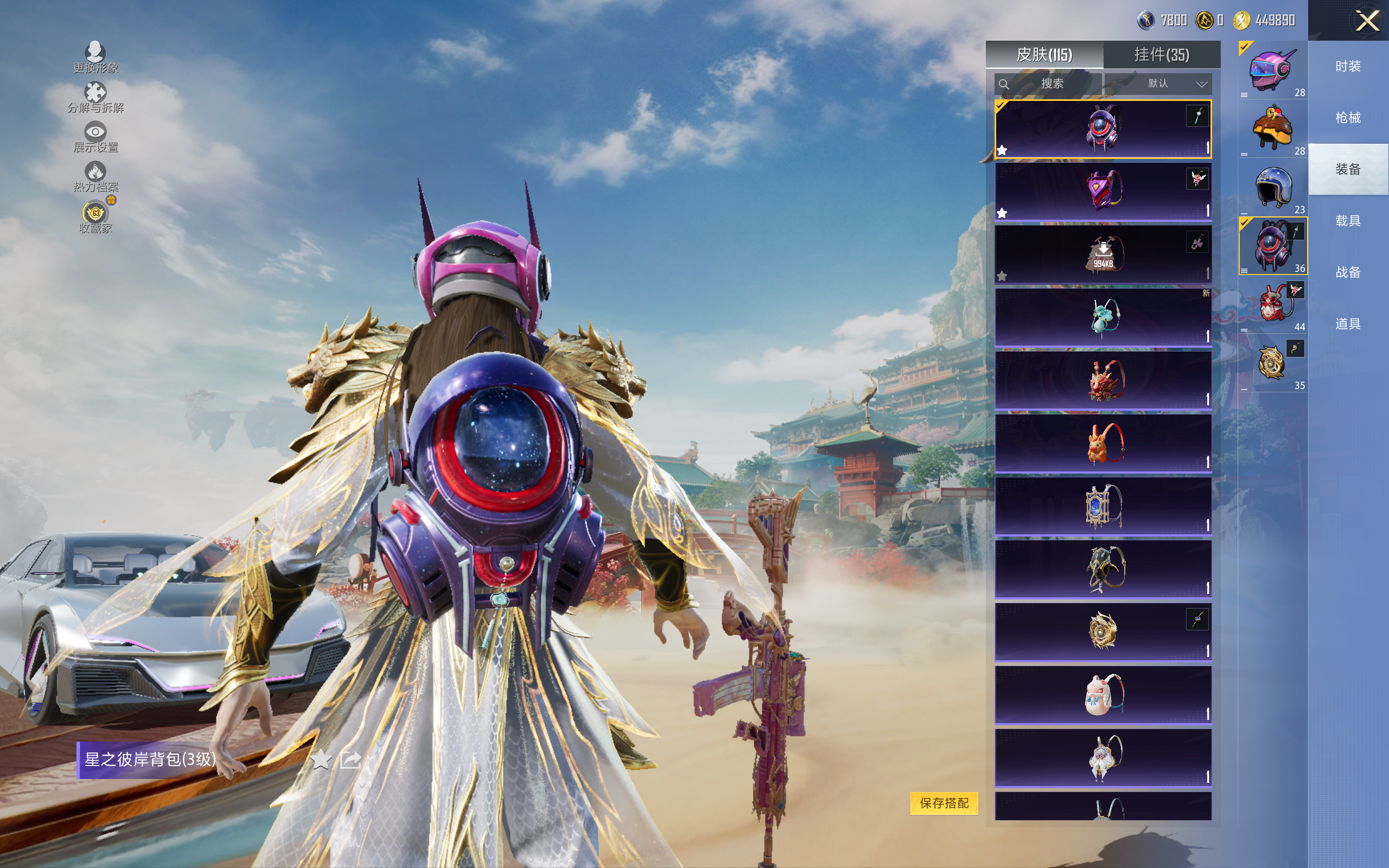The image size is (1389, 868).
Task: Save the outfit with 保存搭配
Action: (x=944, y=802)
